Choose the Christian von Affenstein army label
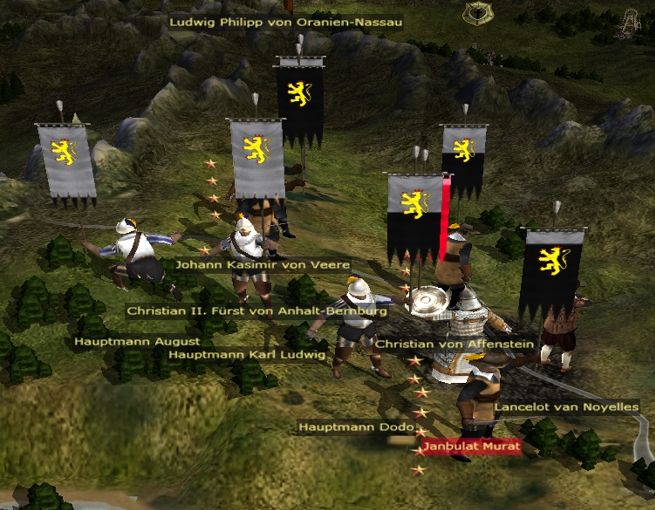Image resolution: width=655 pixels, height=510 pixels. point(455,344)
